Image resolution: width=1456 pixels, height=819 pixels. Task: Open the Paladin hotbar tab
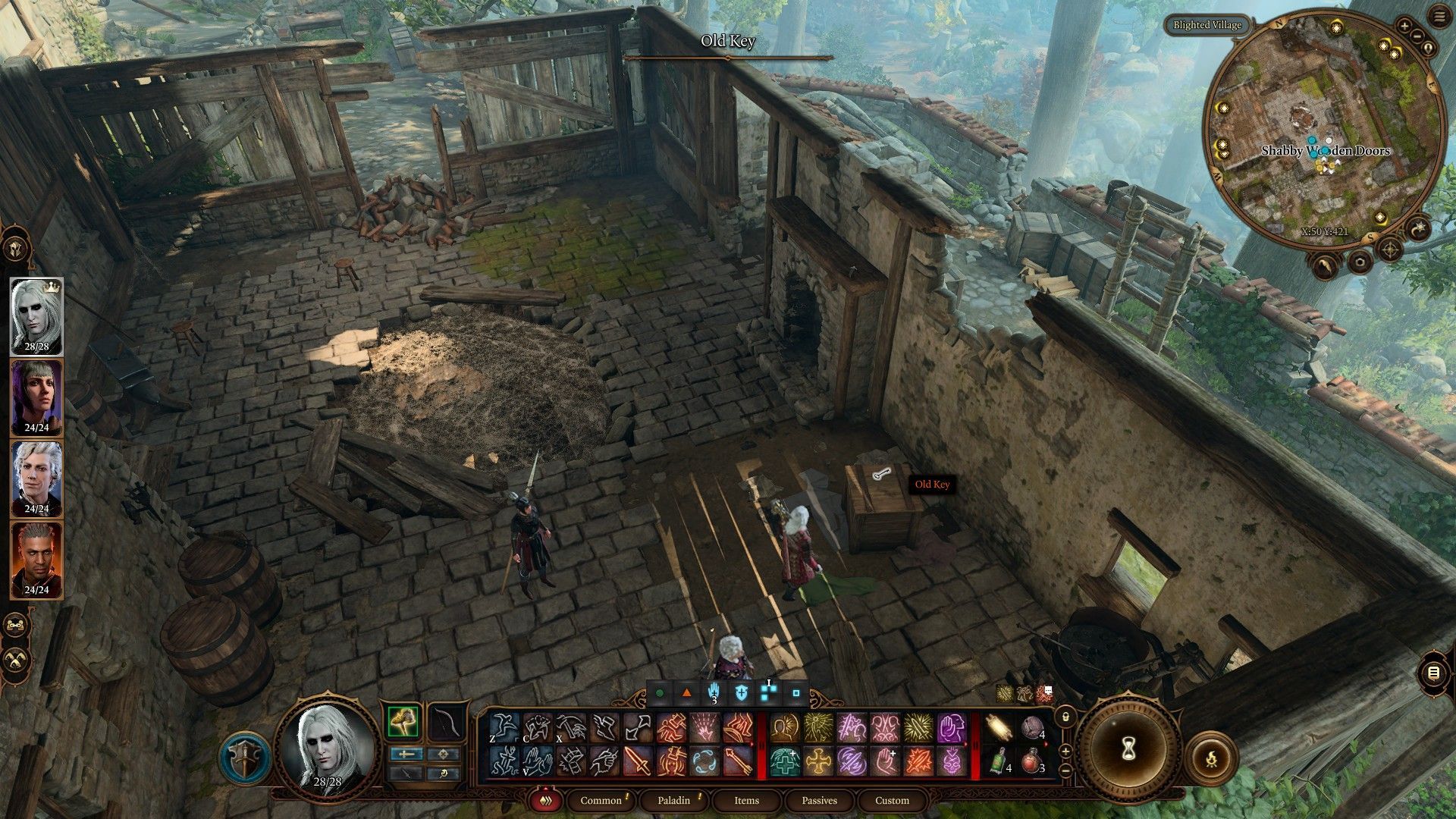(x=673, y=800)
